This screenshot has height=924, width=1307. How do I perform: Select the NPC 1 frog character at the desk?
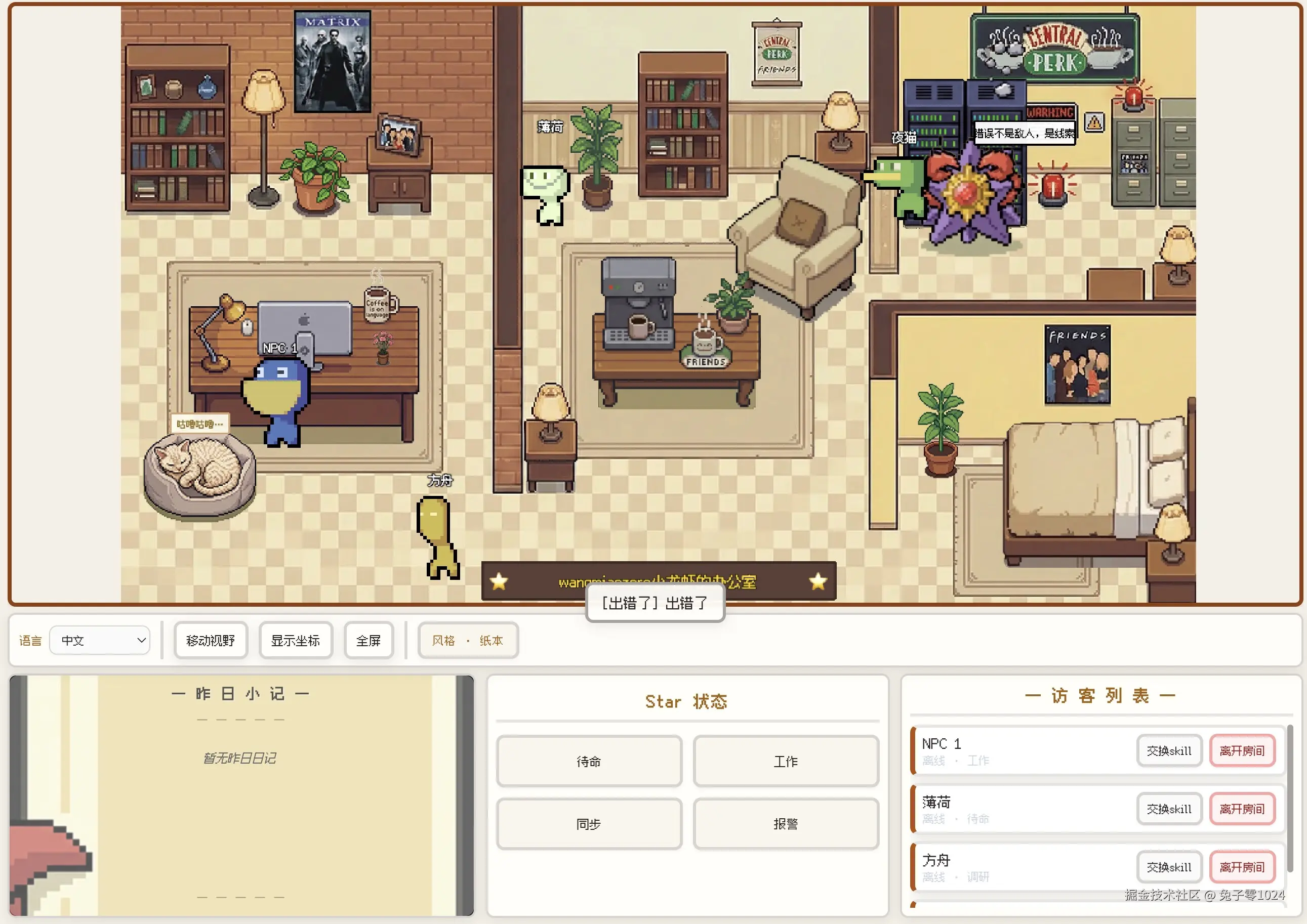[x=275, y=393]
